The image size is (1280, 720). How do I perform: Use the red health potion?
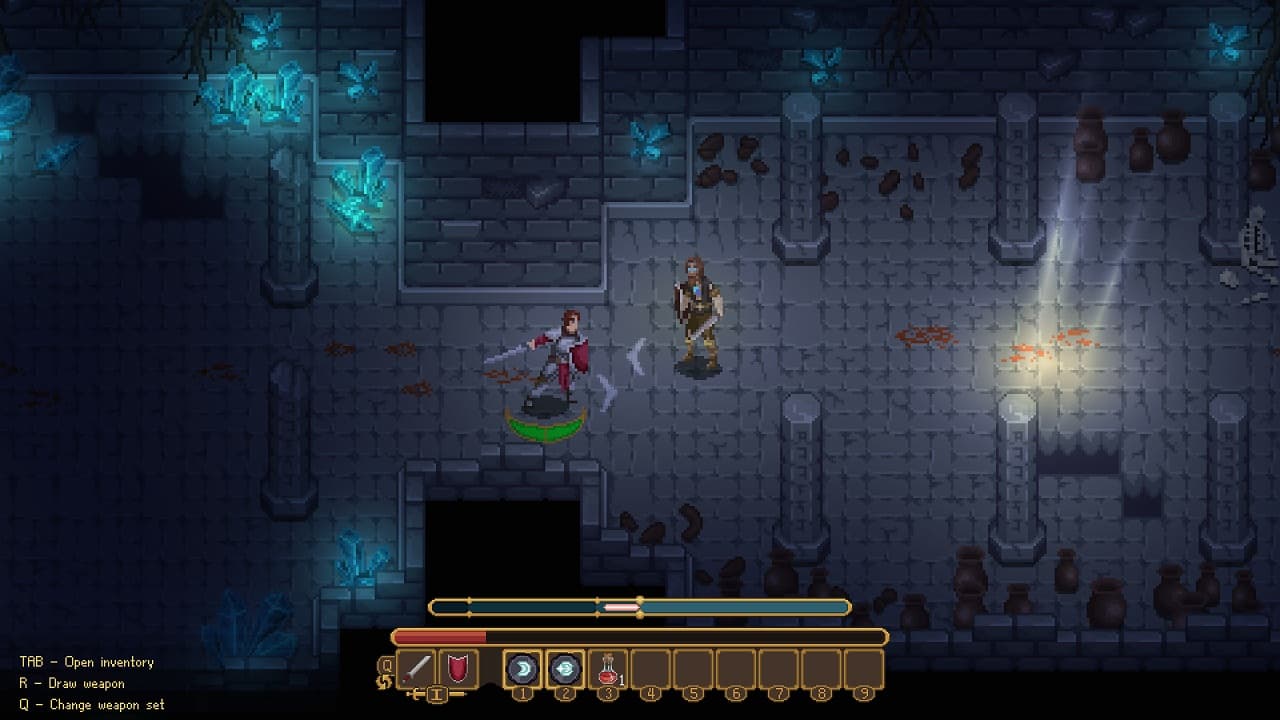click(607, 668)
